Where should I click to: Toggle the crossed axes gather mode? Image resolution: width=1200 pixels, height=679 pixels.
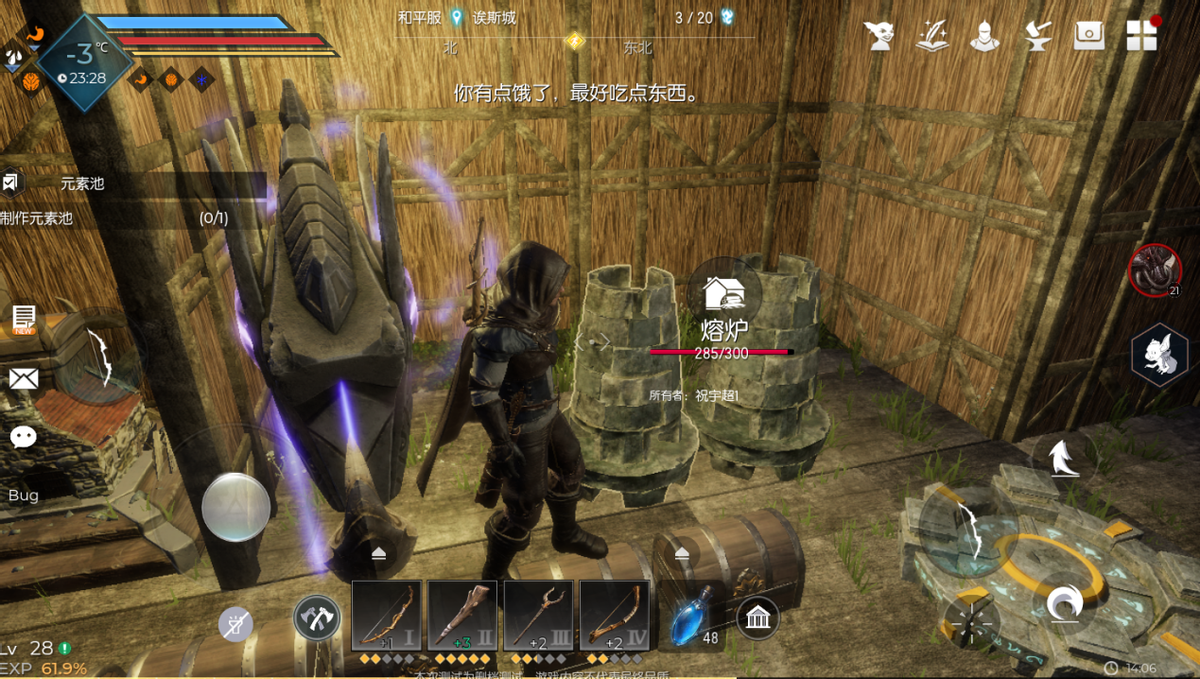[316, 619]
